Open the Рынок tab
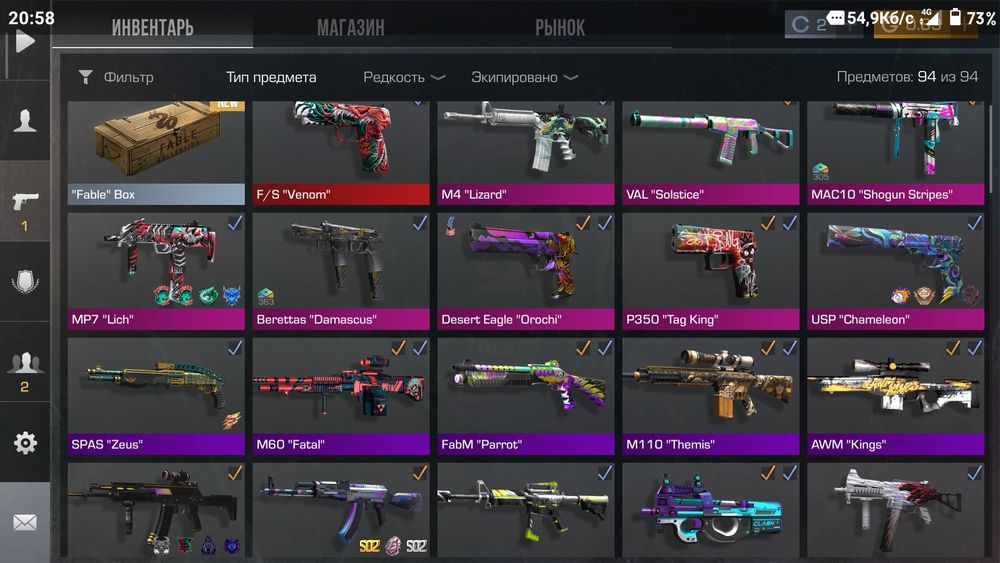Screen dimensions: 1000x563 tap(559, 27)
